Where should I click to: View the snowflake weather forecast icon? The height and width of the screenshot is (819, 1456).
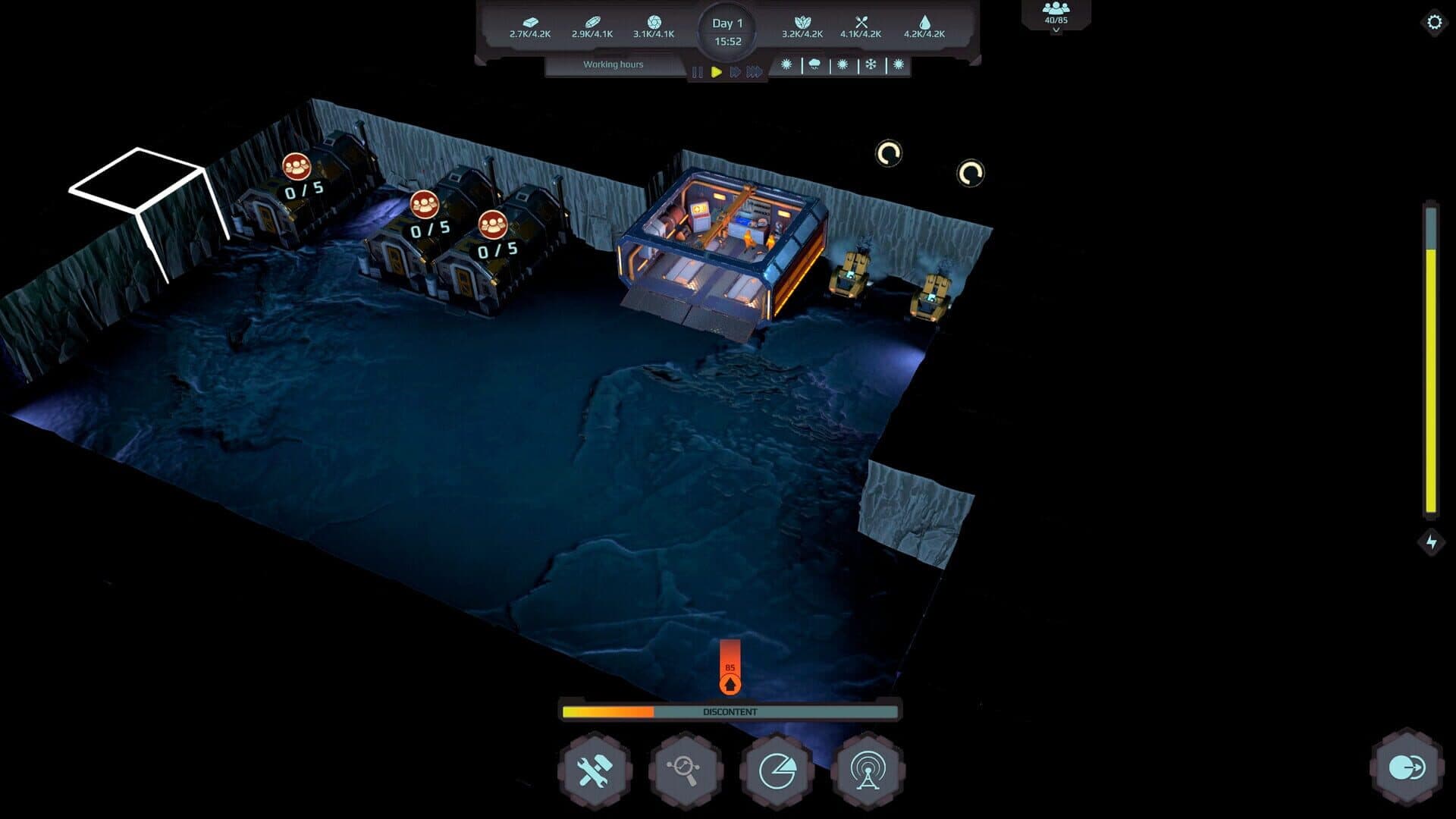(x=869, y=65)
